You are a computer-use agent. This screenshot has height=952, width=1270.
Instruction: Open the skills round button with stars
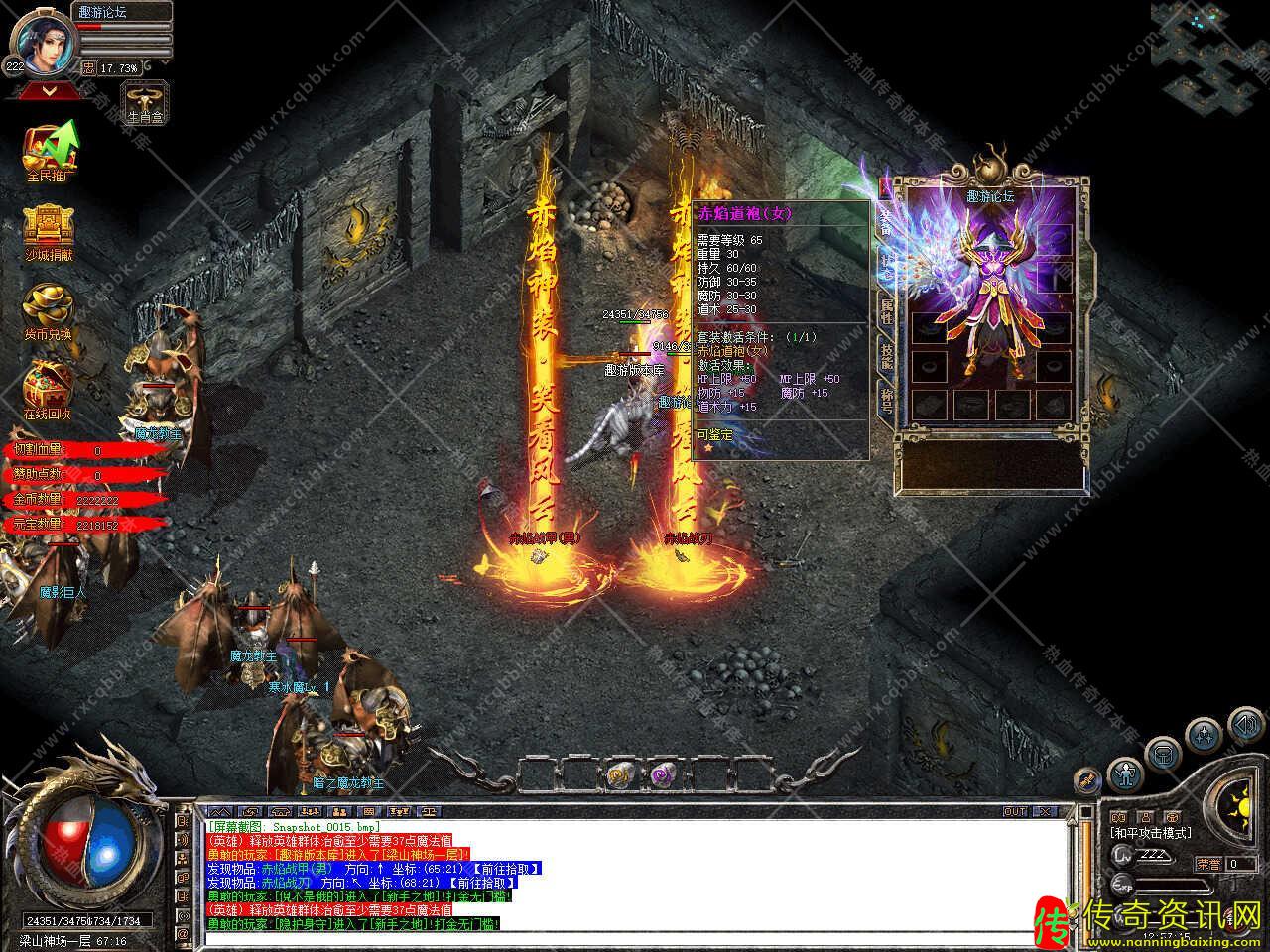[x=1204, y=735]
